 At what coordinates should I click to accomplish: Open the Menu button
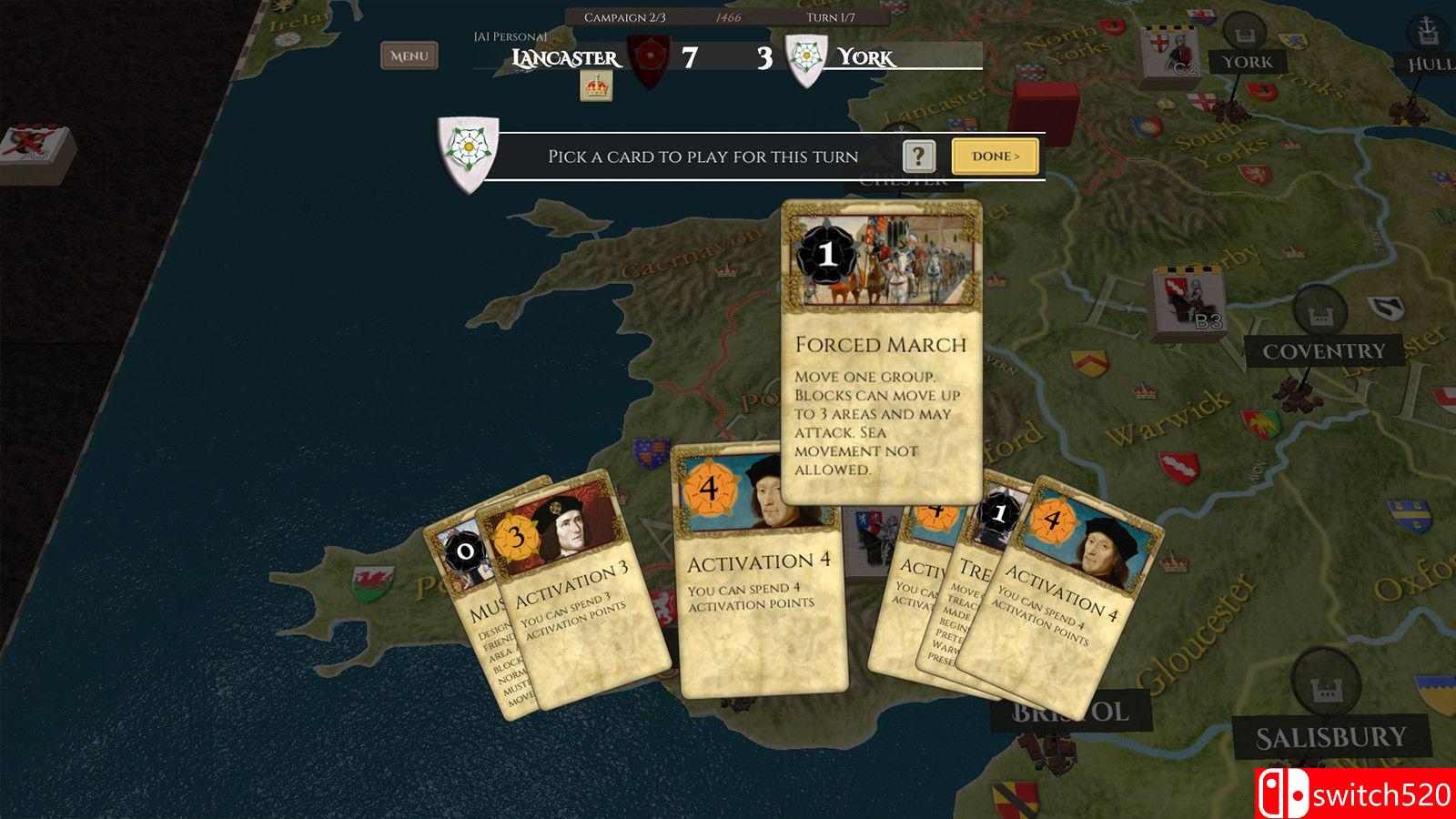[409, 56]
